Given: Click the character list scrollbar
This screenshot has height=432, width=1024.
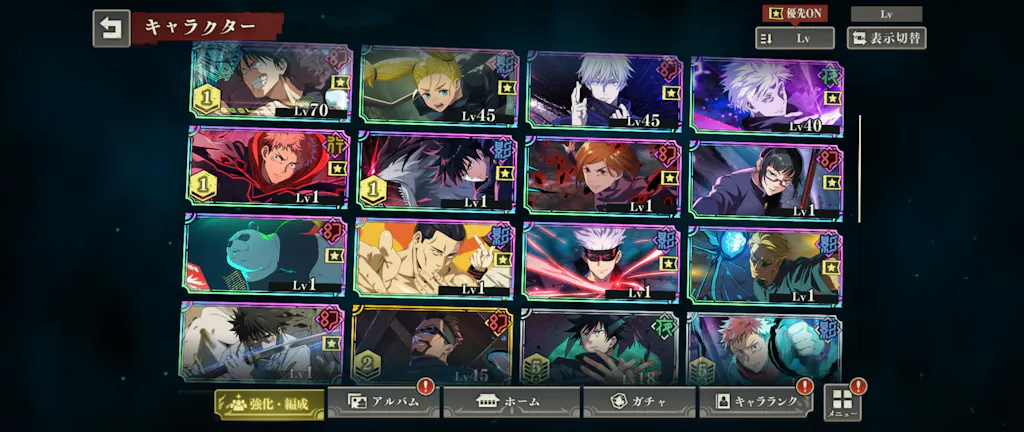Looking at the screenshot, I should click(859, 168).
